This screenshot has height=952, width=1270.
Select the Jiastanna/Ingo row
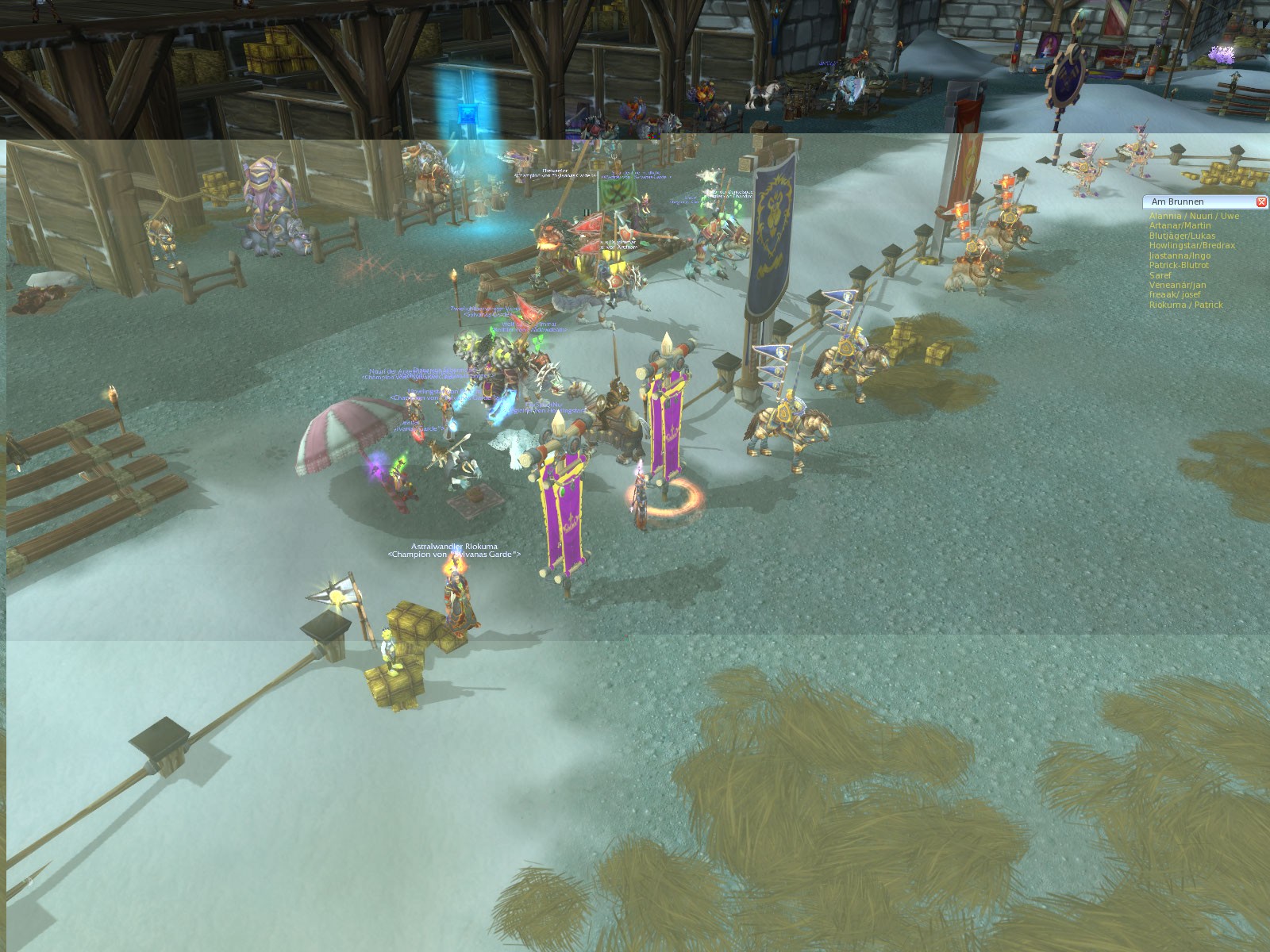1180,256
